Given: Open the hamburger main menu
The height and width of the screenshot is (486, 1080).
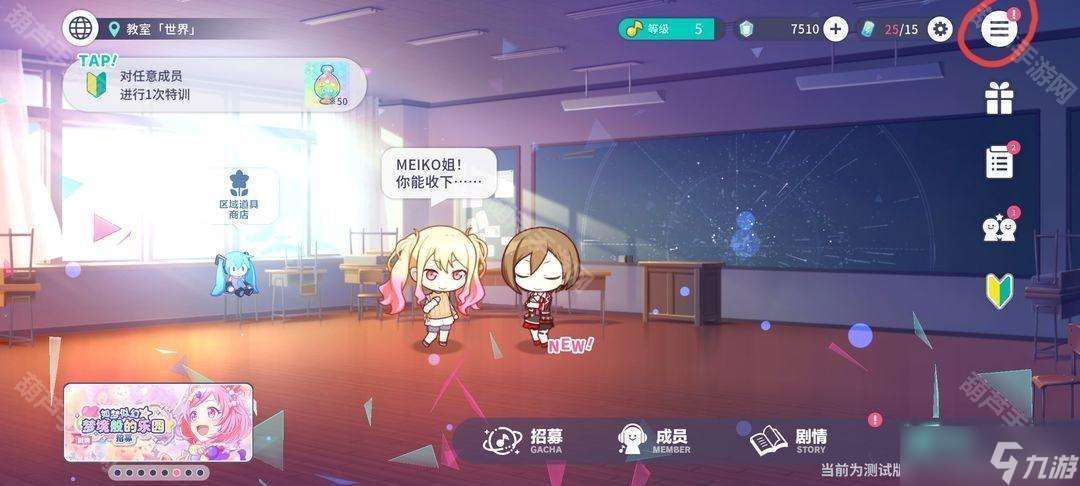Looking at the screenshot, I should click(x=999, y=29).
